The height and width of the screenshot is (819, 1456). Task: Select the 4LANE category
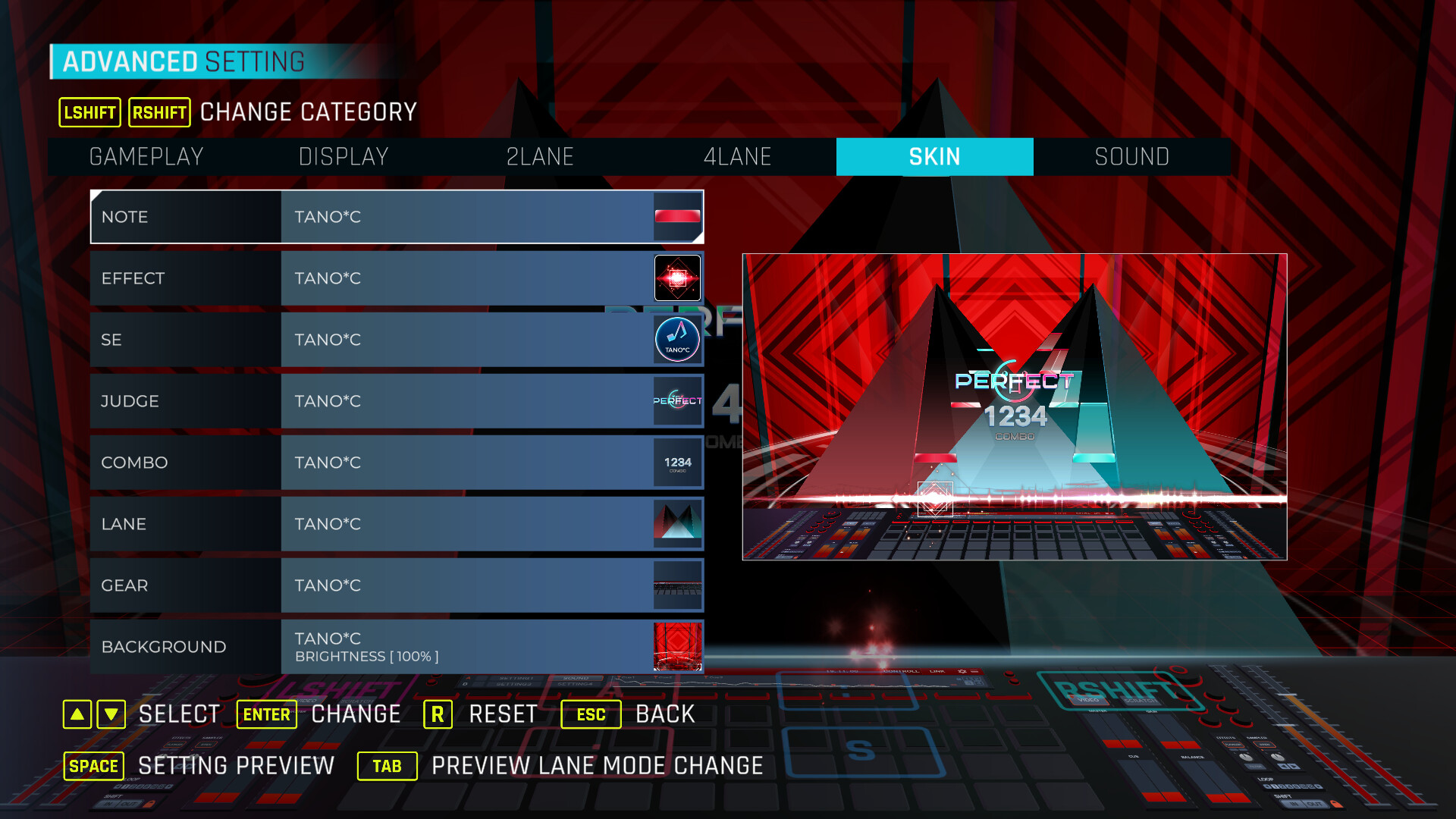738,157
